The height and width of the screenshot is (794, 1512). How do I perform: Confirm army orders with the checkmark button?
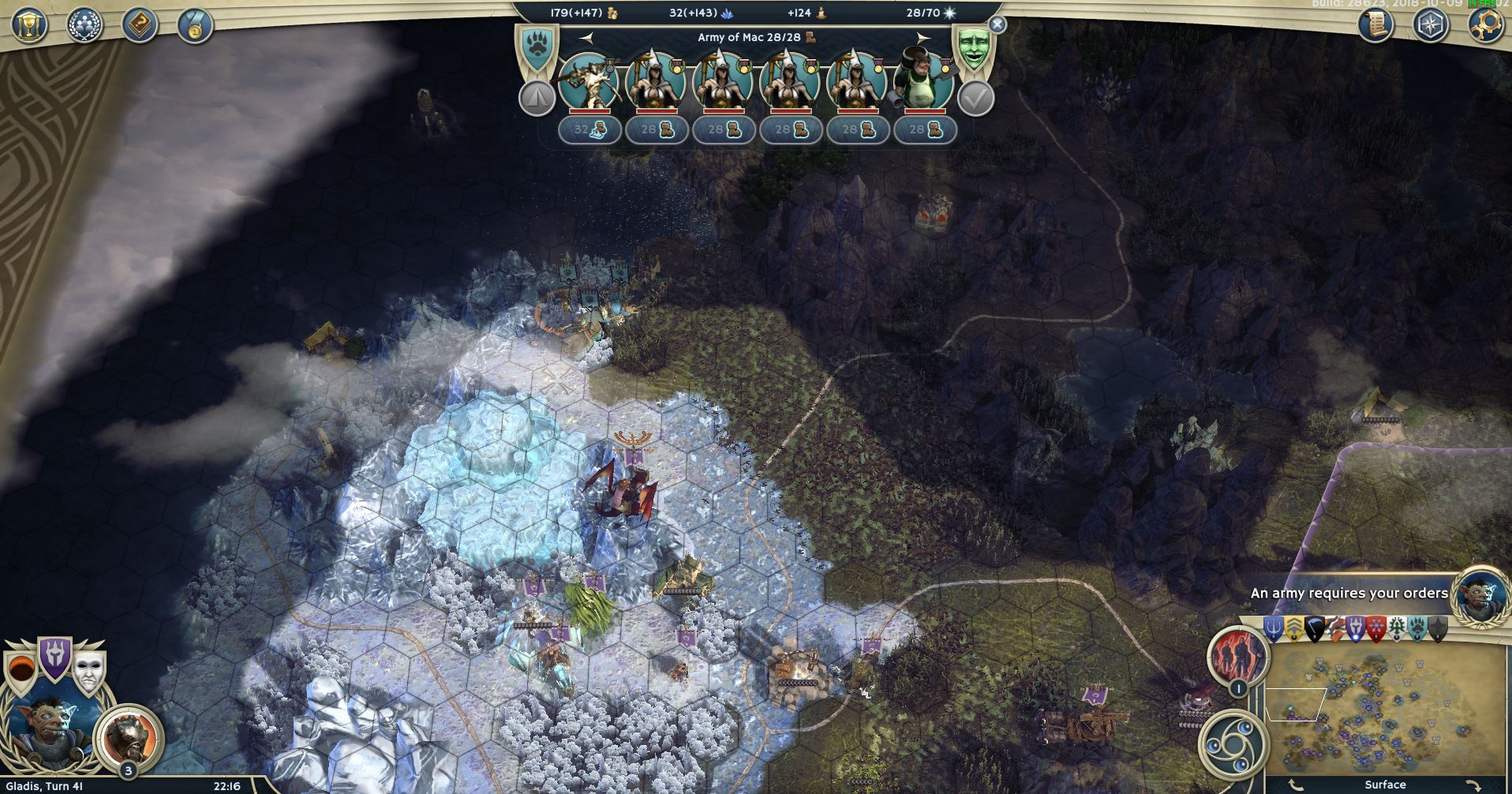click(x=975, y=99)
